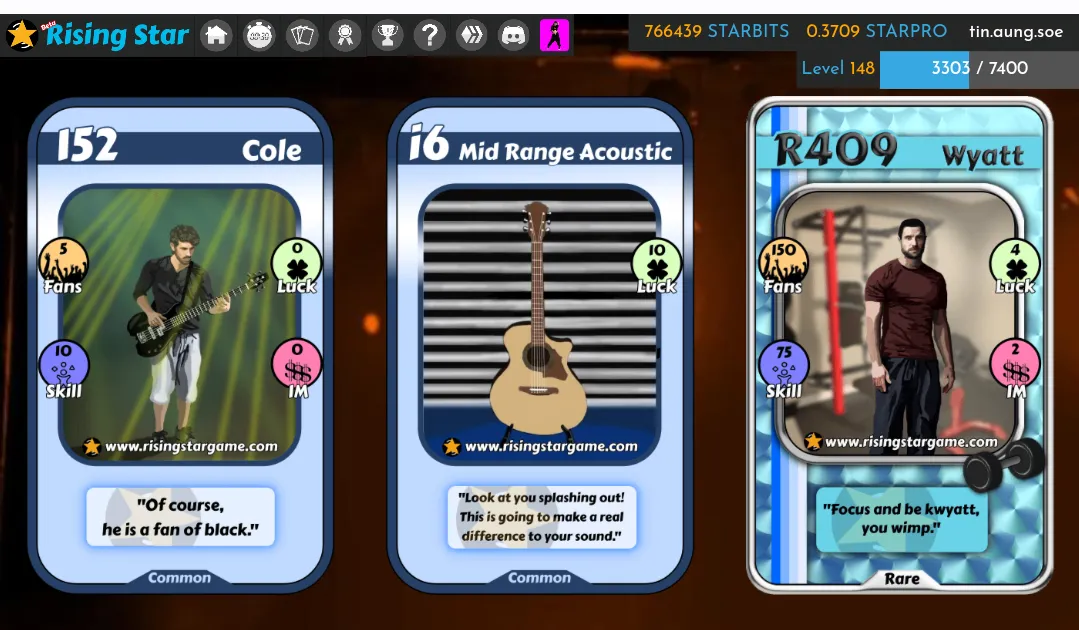Go to the home screen icon
1079x630 pixels.
(x=216, y=36)
